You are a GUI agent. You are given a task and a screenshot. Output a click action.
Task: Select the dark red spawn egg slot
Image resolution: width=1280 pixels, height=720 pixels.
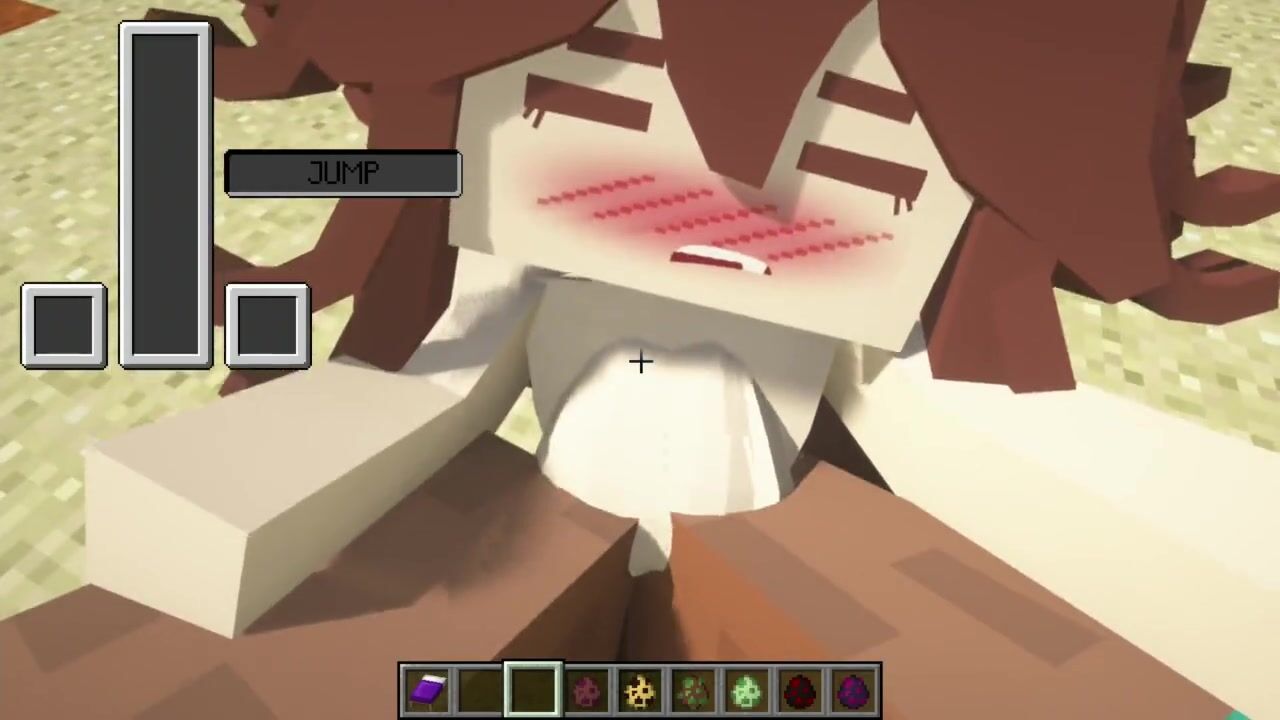click(799, 690)
